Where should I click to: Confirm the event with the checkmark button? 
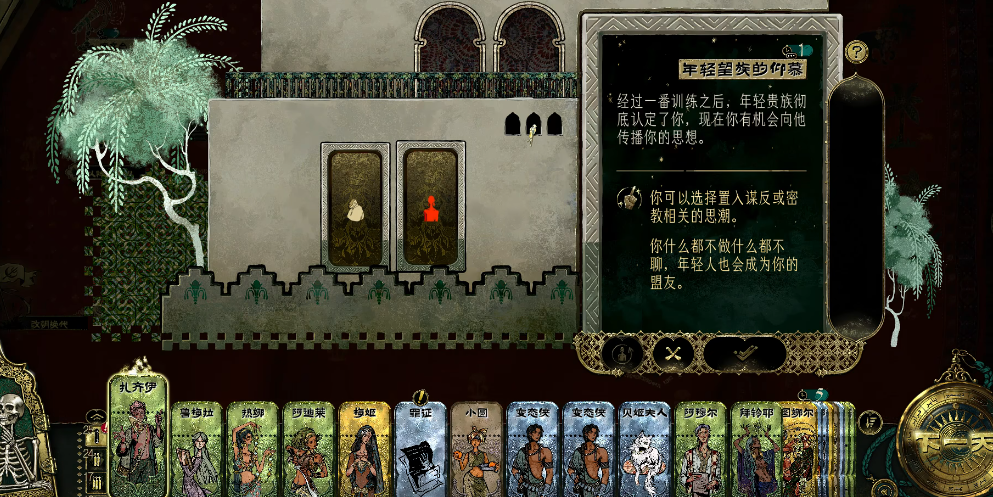pyautogui.click(x=745, y=352)
